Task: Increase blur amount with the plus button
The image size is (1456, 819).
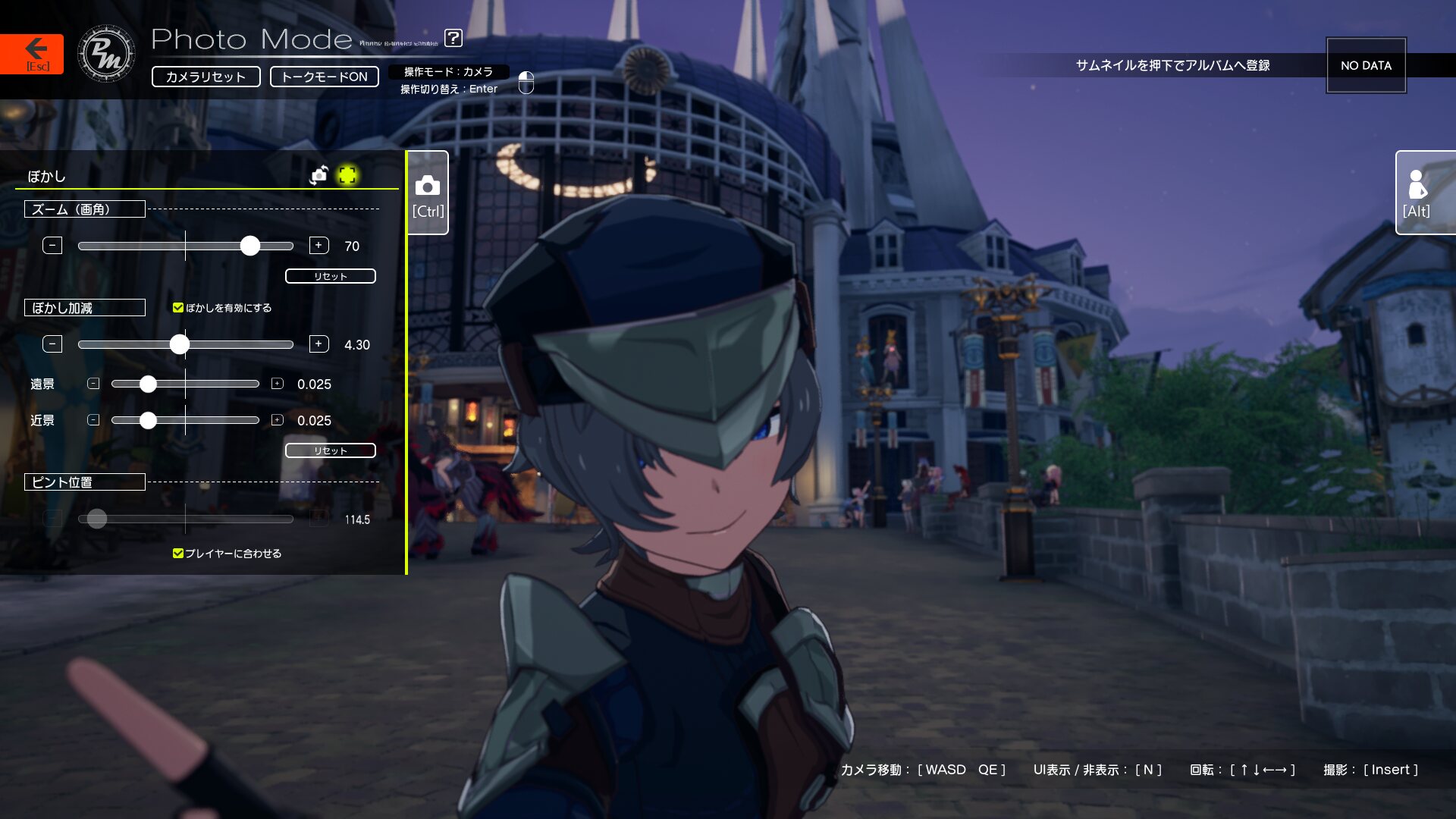Action: pyautogui.click(x=318, y=344)
